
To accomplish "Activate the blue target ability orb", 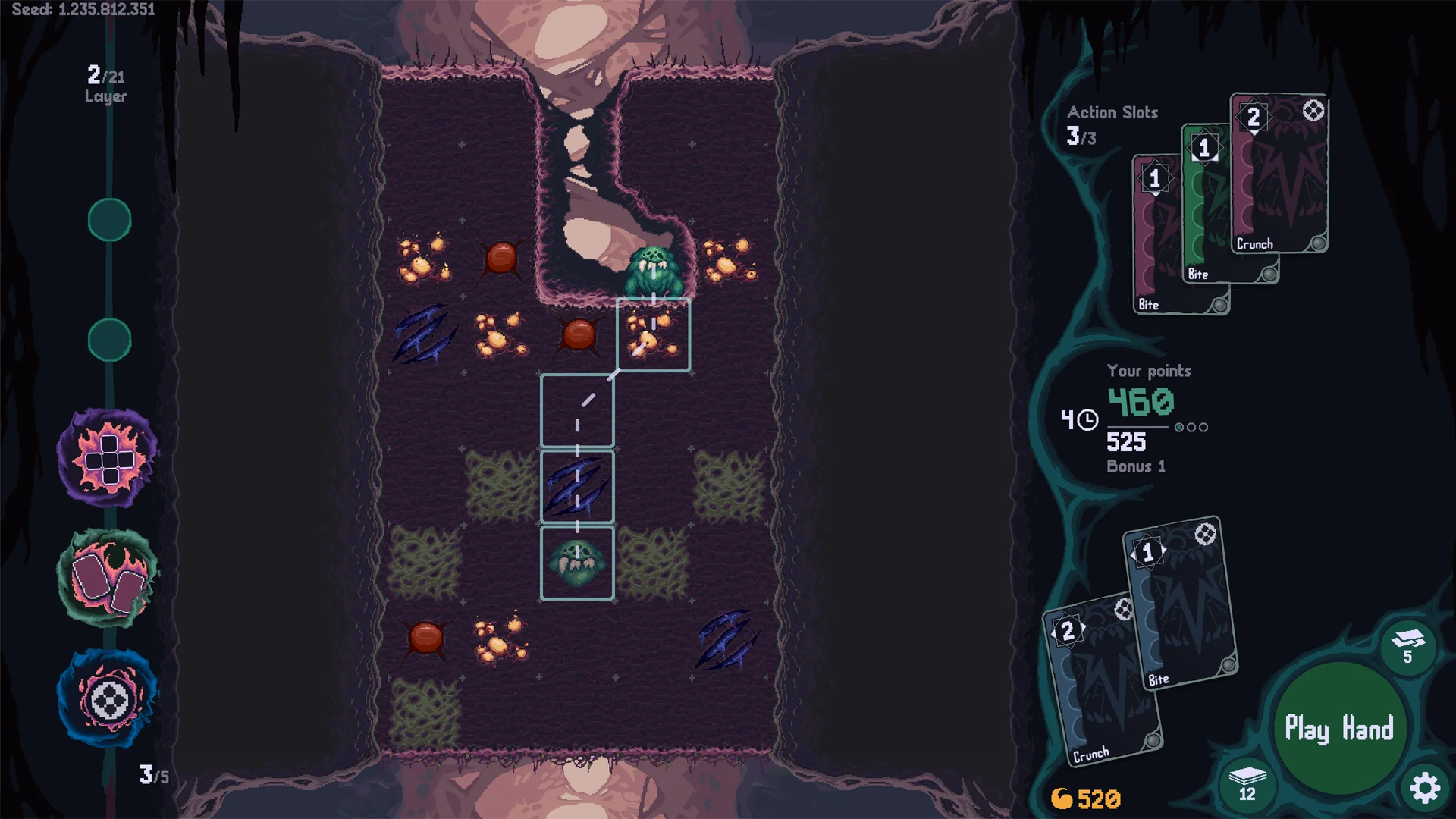I will 108,699.
